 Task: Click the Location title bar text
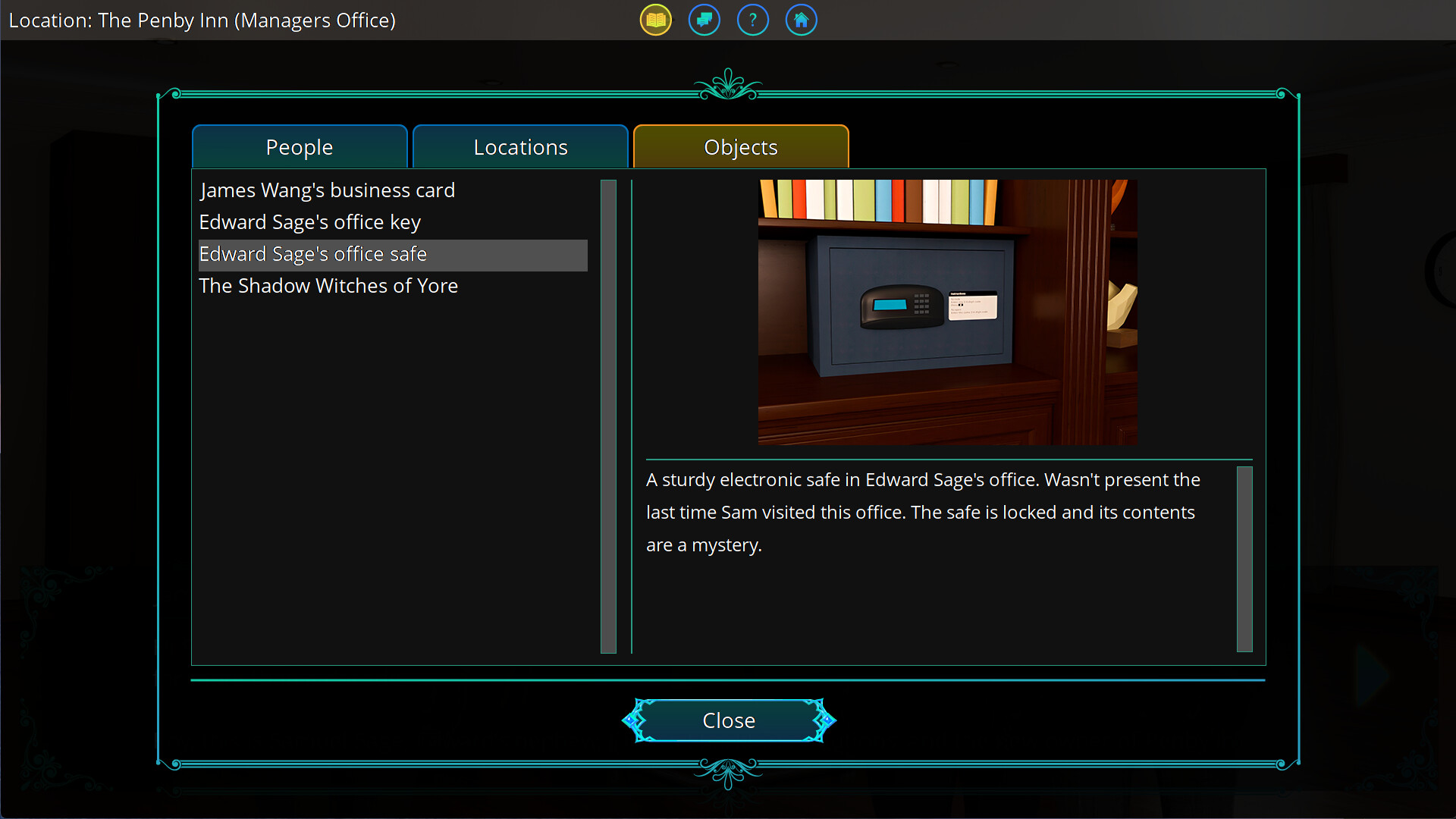click(202, 20)
